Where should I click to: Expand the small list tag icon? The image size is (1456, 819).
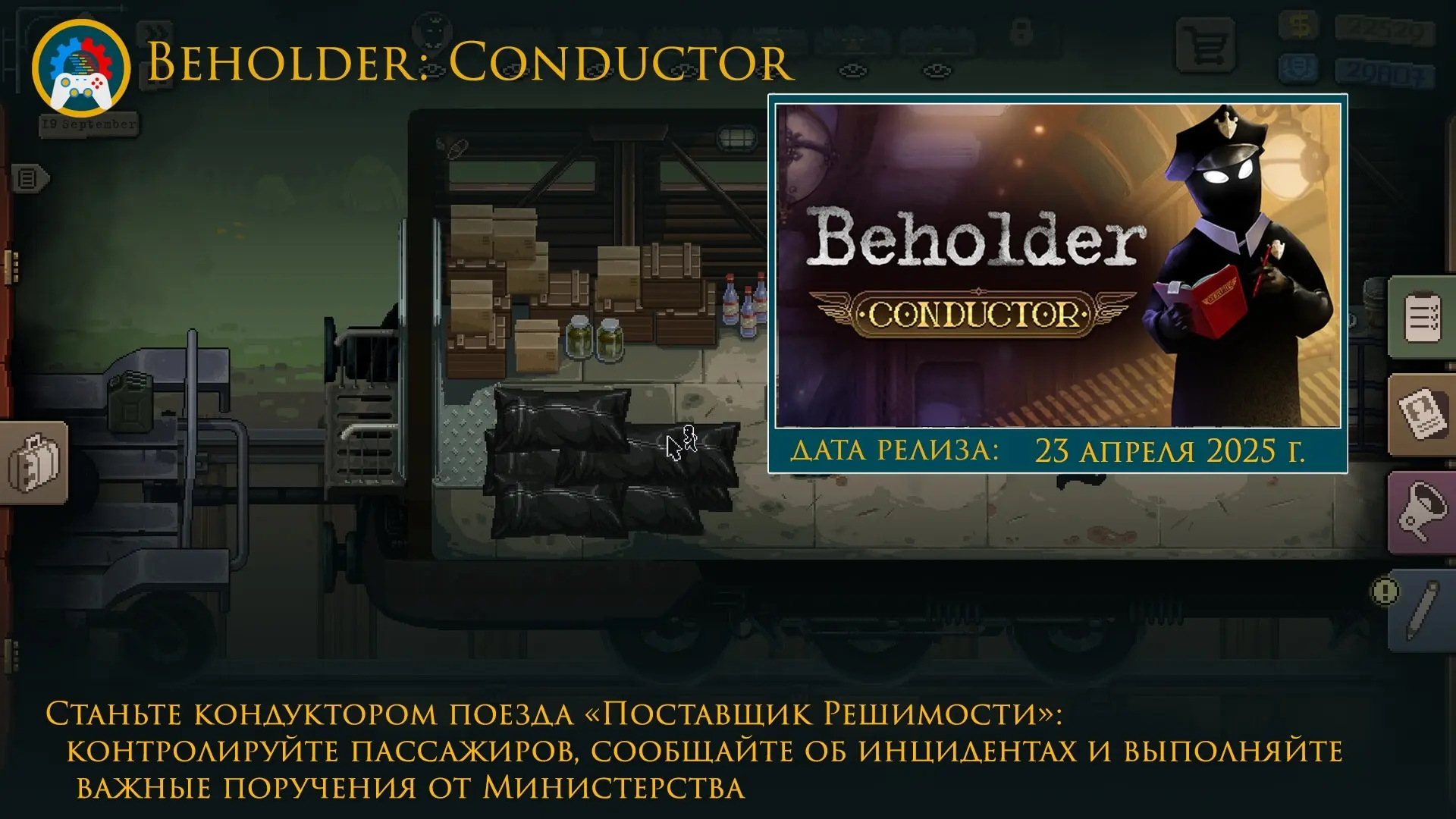[29, 179]
